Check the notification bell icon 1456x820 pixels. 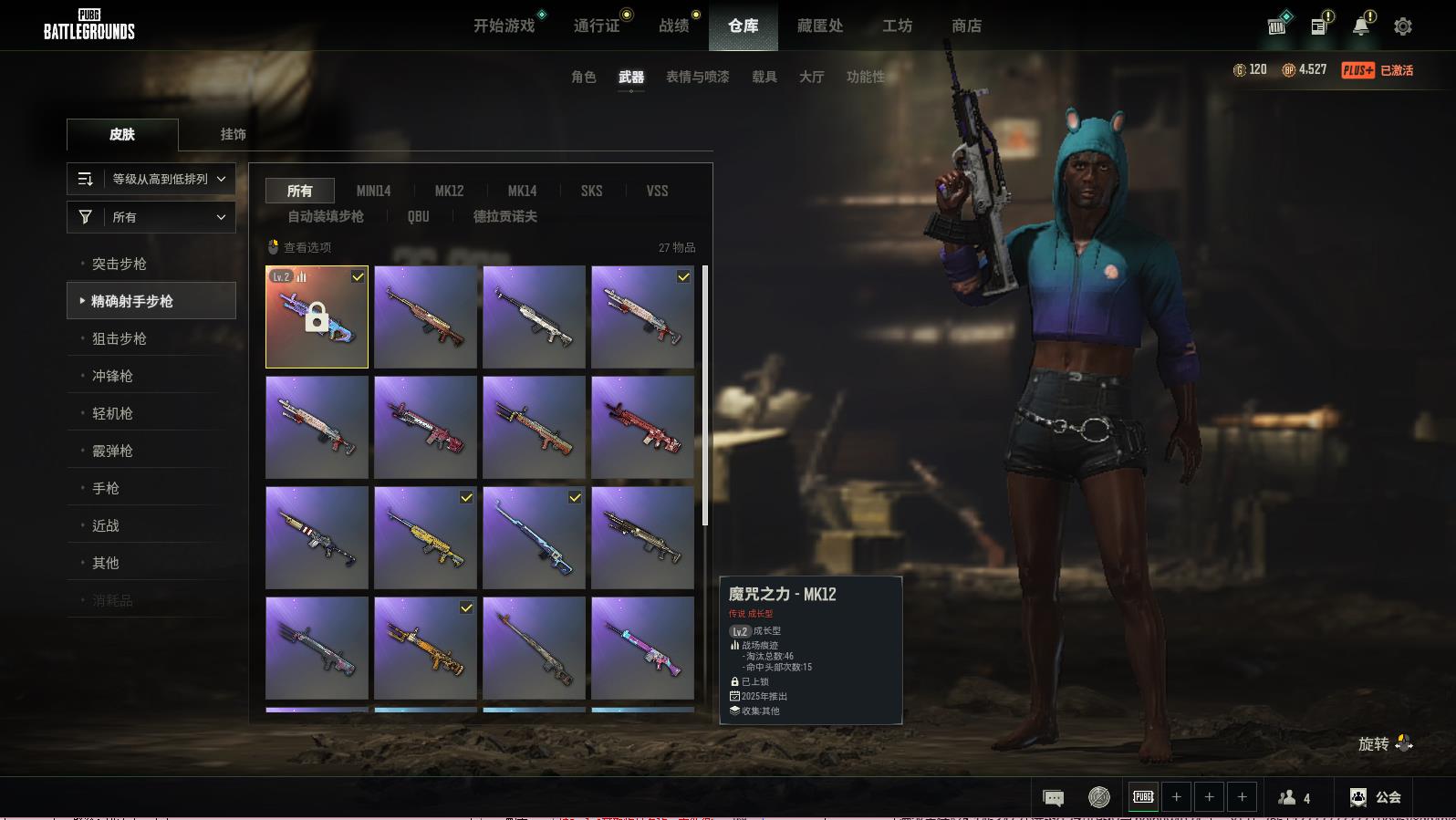1360,26
